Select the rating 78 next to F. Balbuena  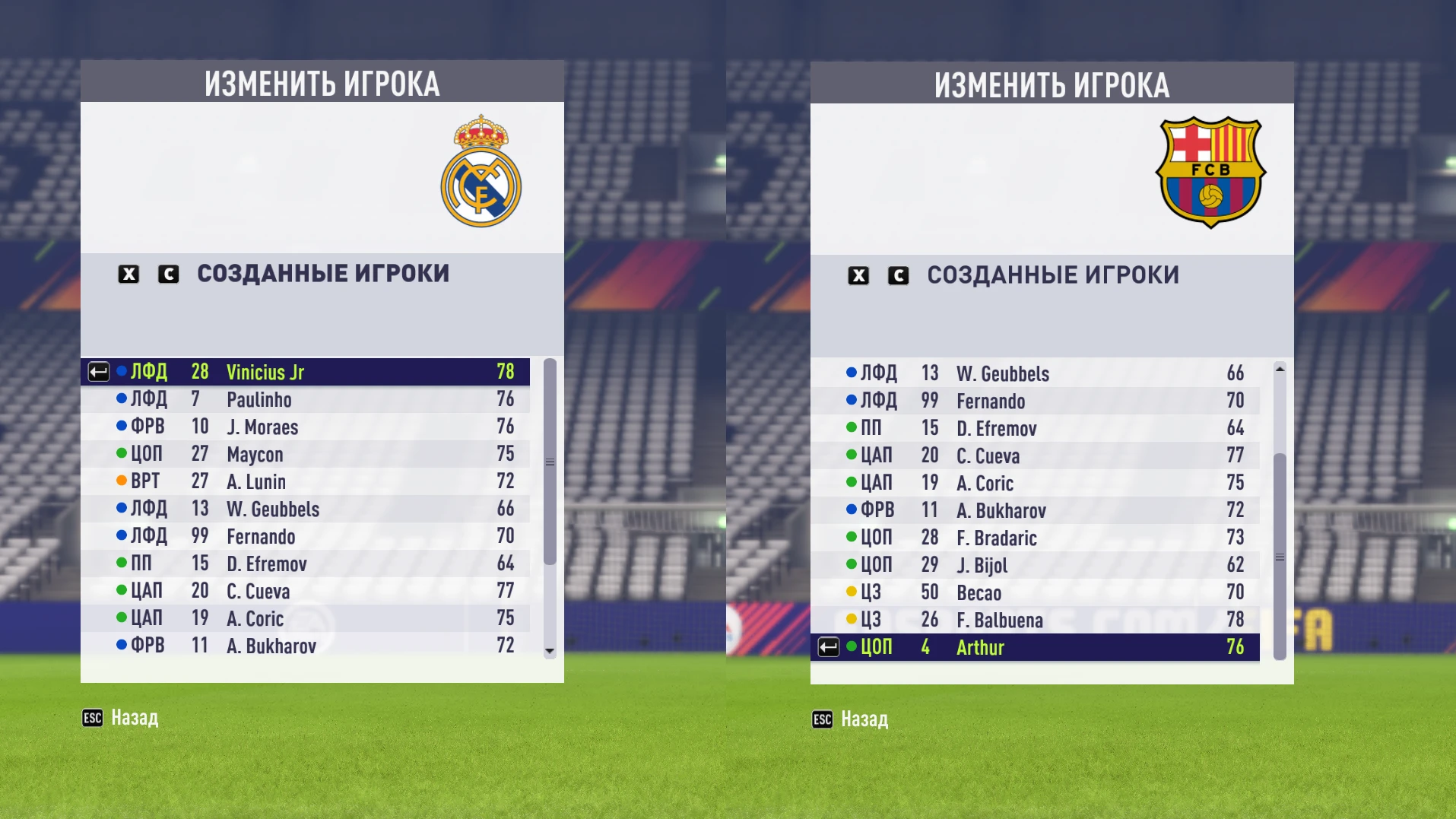tap(1235, 620)
